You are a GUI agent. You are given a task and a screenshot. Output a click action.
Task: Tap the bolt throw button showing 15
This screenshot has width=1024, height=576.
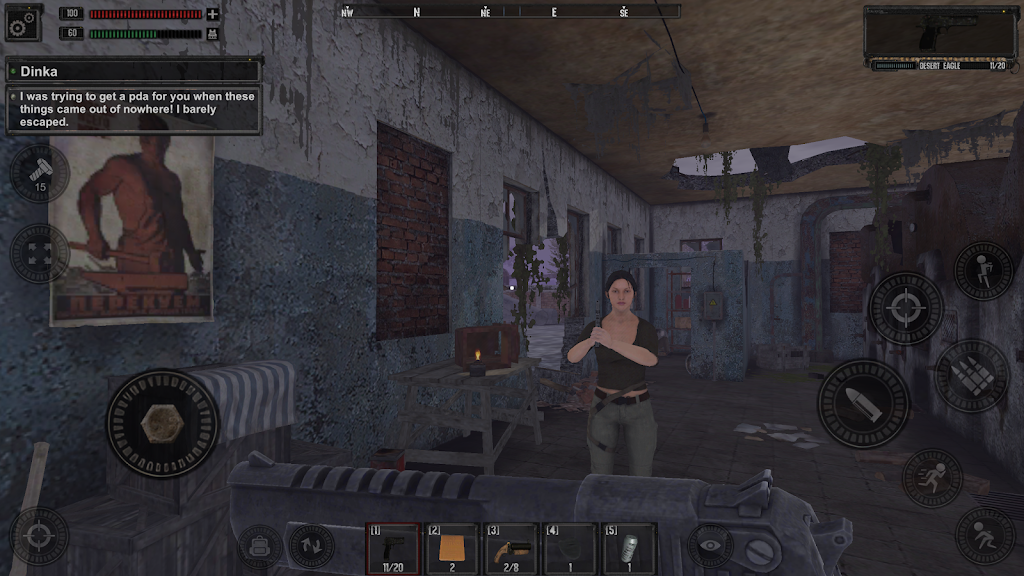(x=40, y=174)
